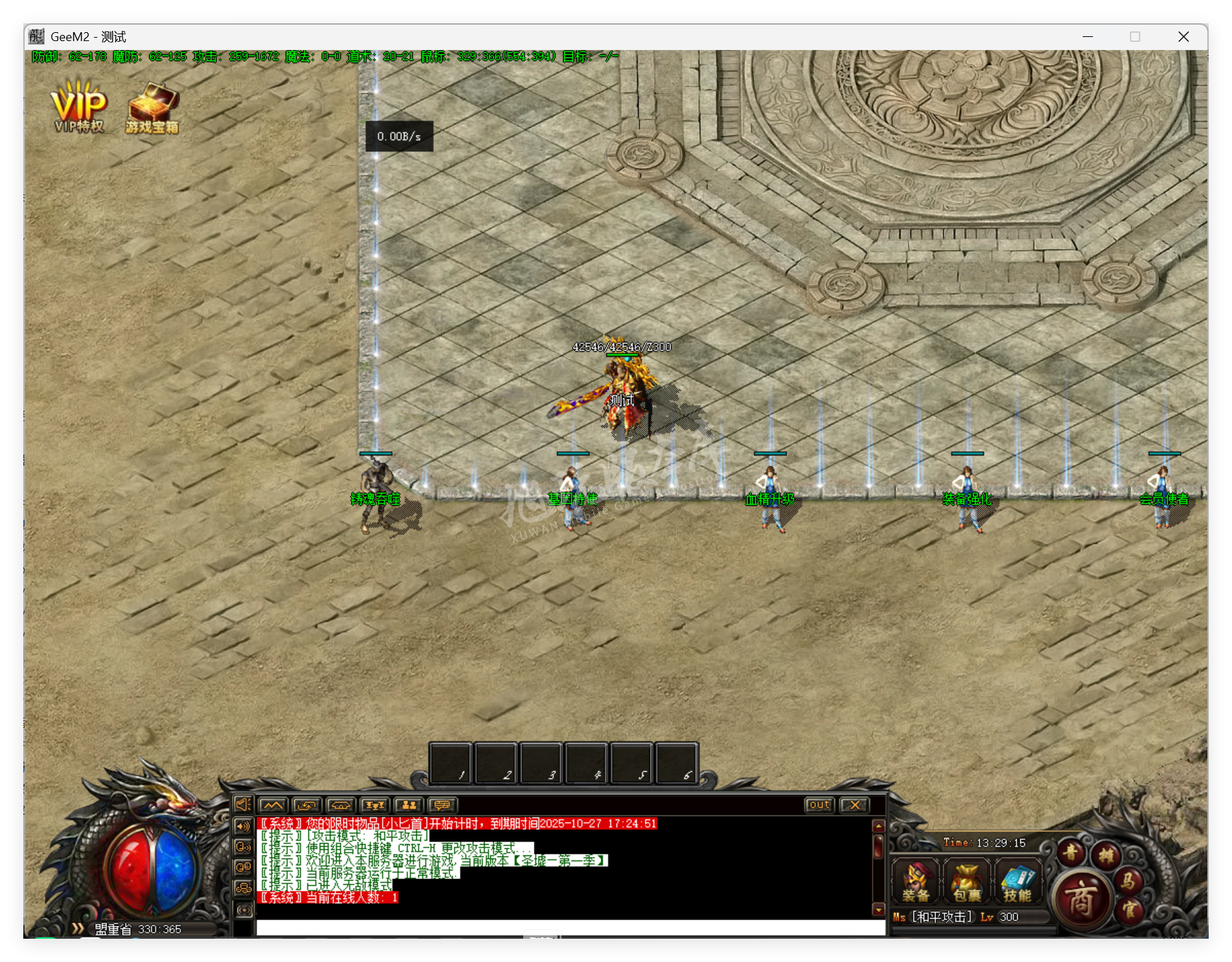
Task: Select skill slot 6 in the quickbar
Action: [677, 763]
